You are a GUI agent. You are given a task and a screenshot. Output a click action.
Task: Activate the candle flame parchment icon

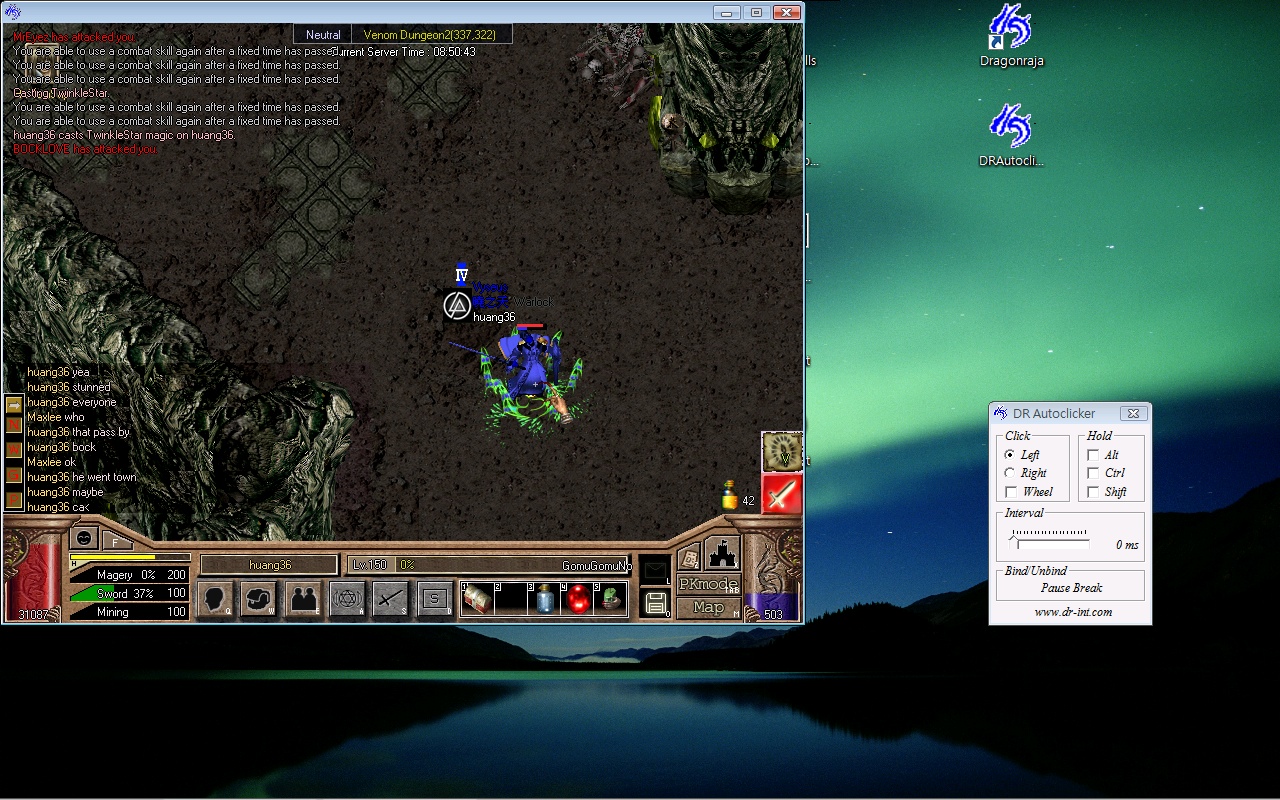(782, 452)
